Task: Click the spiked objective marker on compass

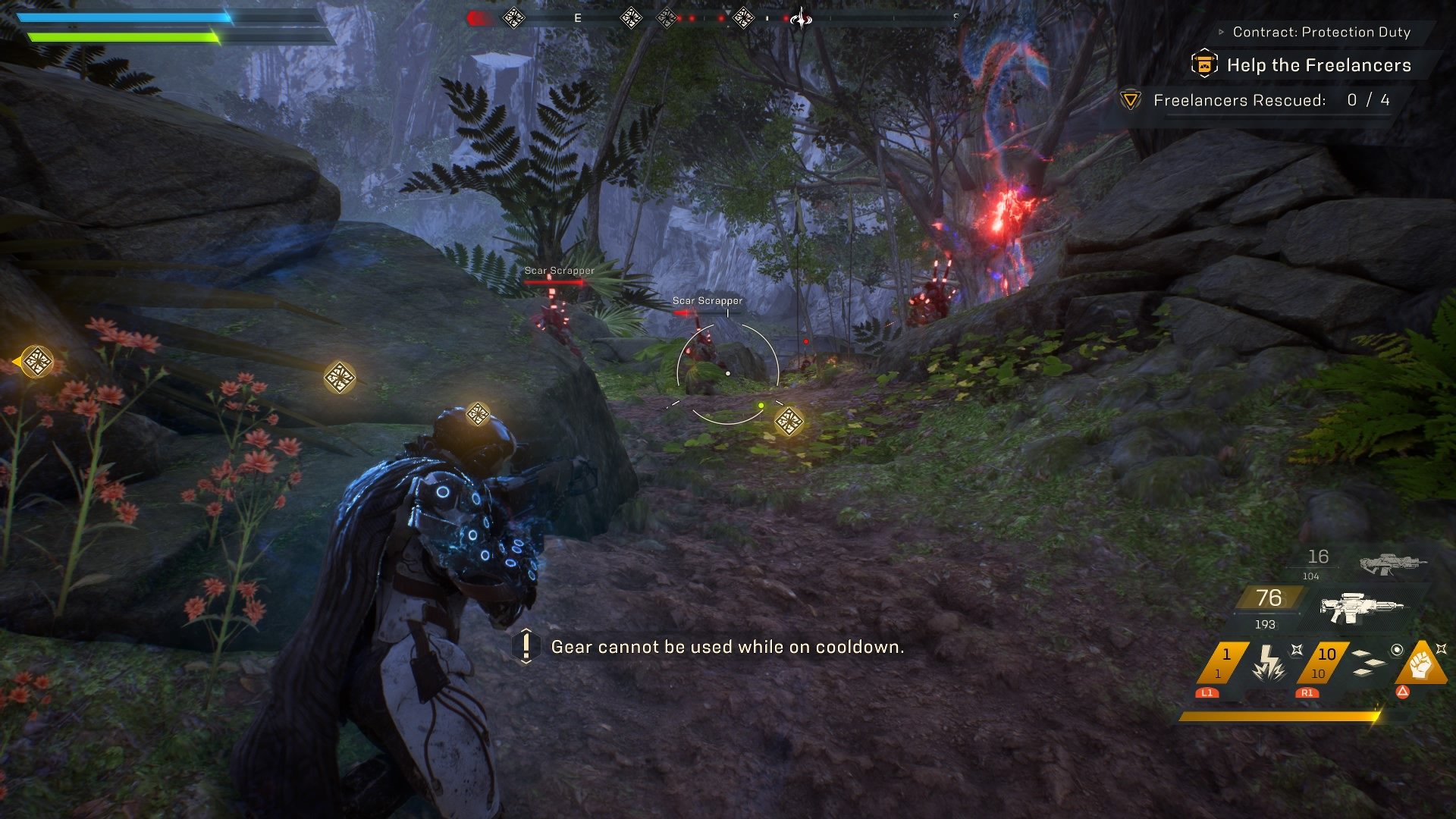Action: (x=799, y=17)
